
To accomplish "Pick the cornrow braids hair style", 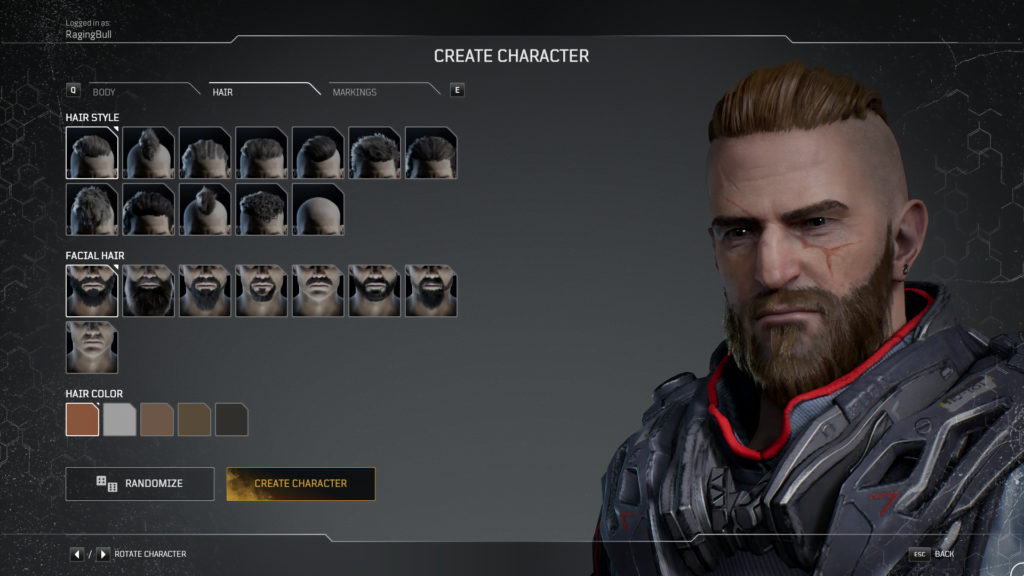I will [205, 153].
